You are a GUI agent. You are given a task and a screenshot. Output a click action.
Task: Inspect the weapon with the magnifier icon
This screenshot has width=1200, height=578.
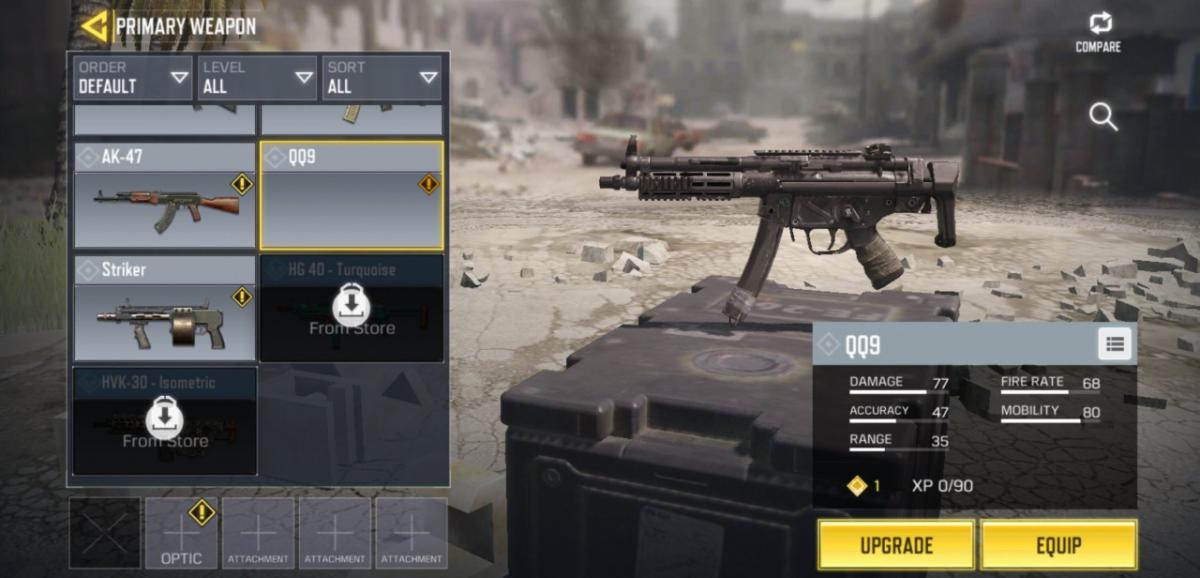tap(1103, 118)
